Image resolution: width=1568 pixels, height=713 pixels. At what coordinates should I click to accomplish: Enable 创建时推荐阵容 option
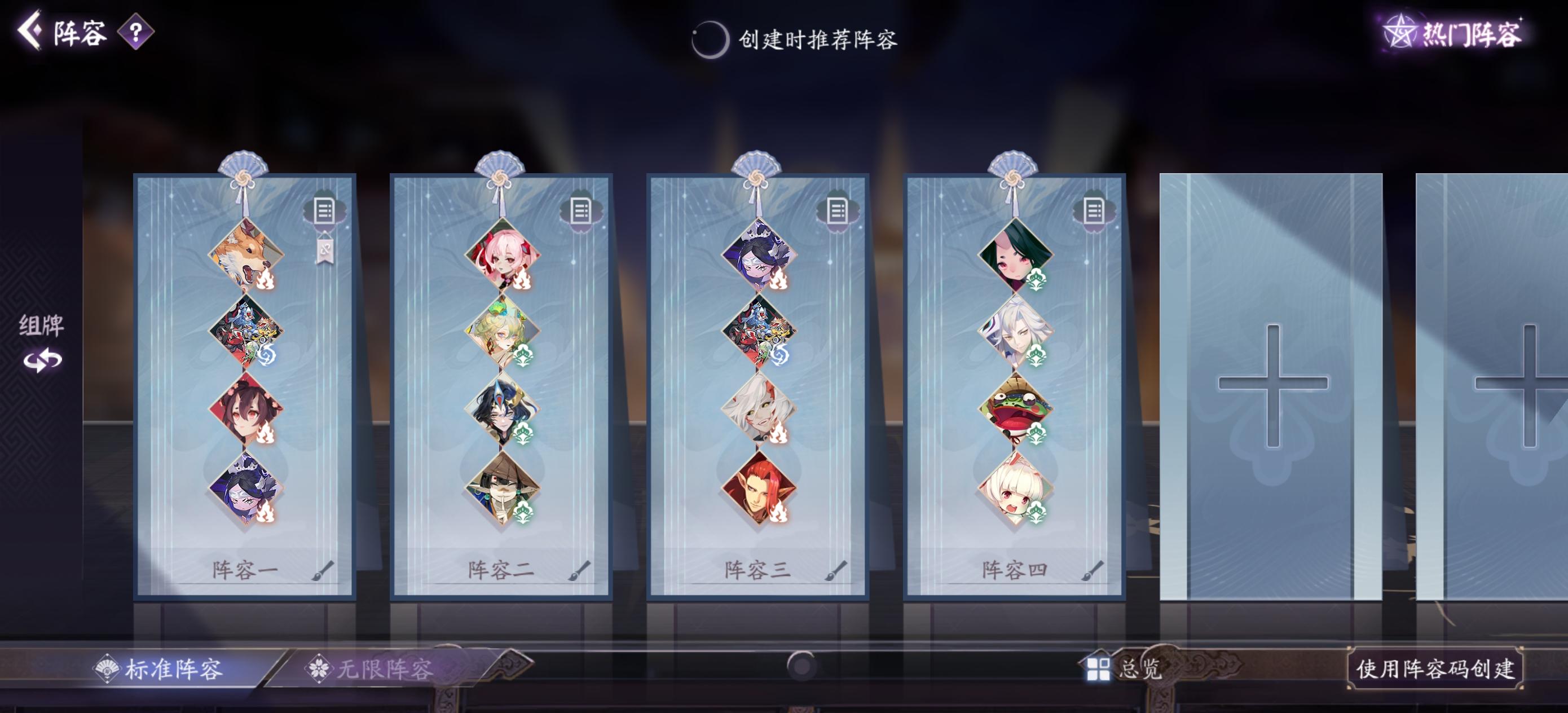tap(708, 41)
